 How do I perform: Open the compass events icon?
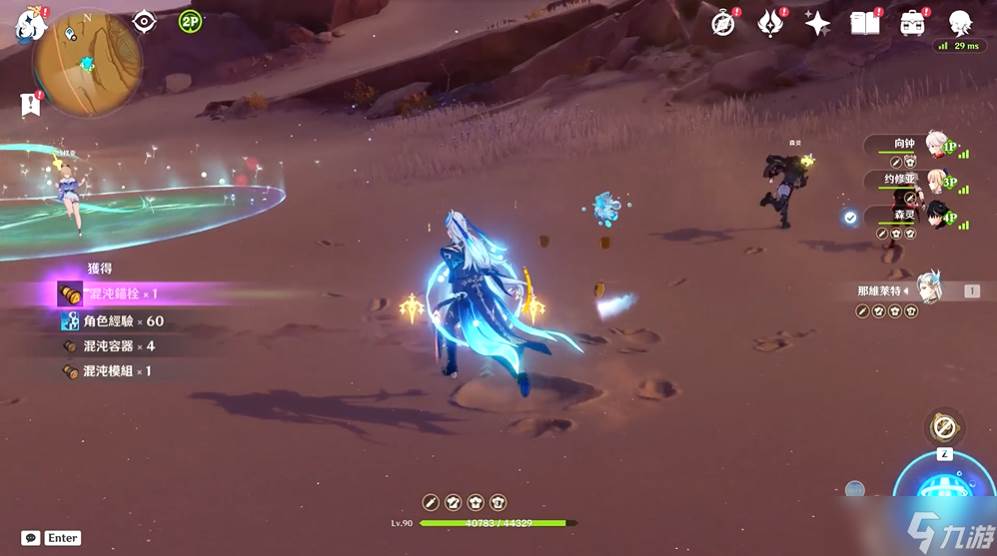coord(723,24)
